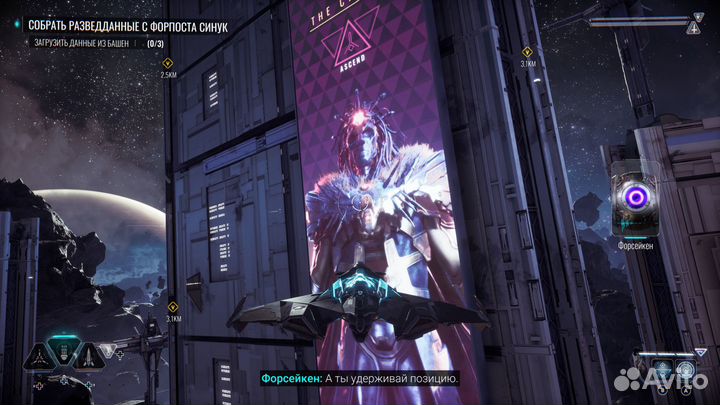720x405 pixels.
Task: Click the highlighted center weapon slot
Action: pos(63,352)
